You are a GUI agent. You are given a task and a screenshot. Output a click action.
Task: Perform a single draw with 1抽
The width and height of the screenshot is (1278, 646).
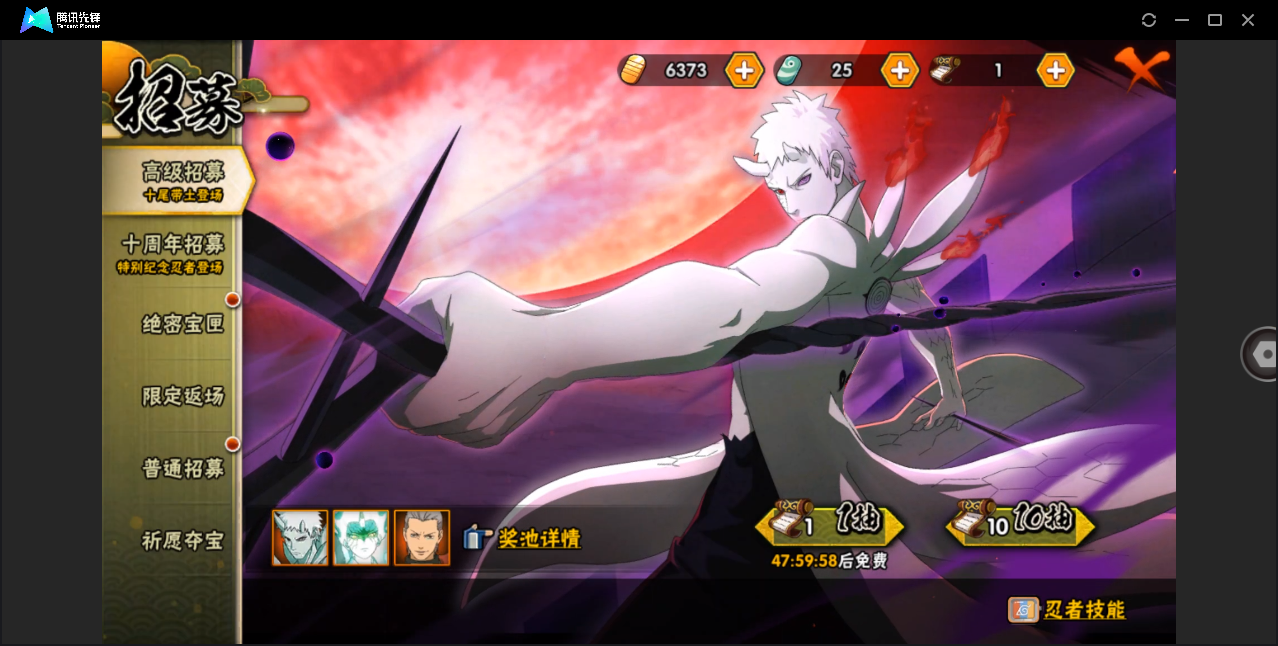830,523
